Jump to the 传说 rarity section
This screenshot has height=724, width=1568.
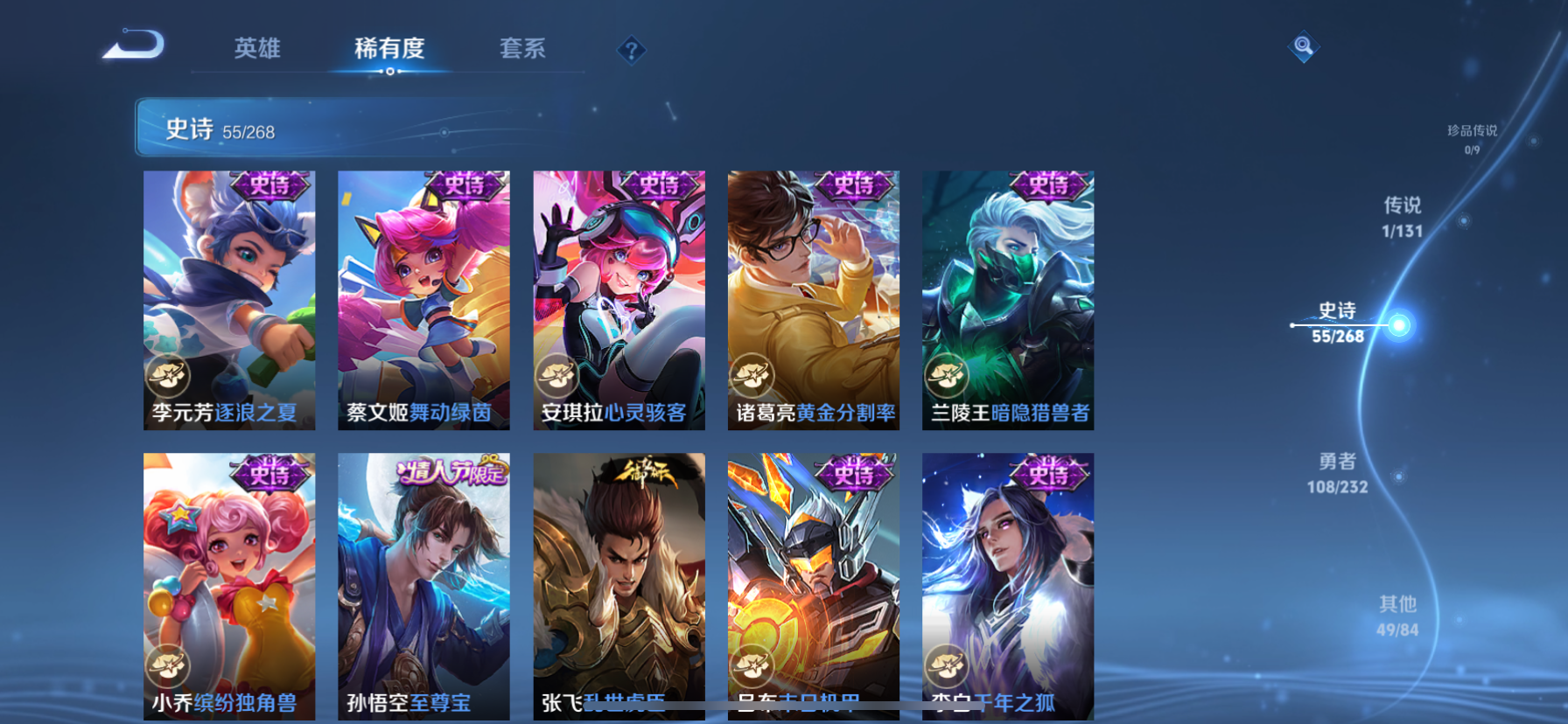1402,217
